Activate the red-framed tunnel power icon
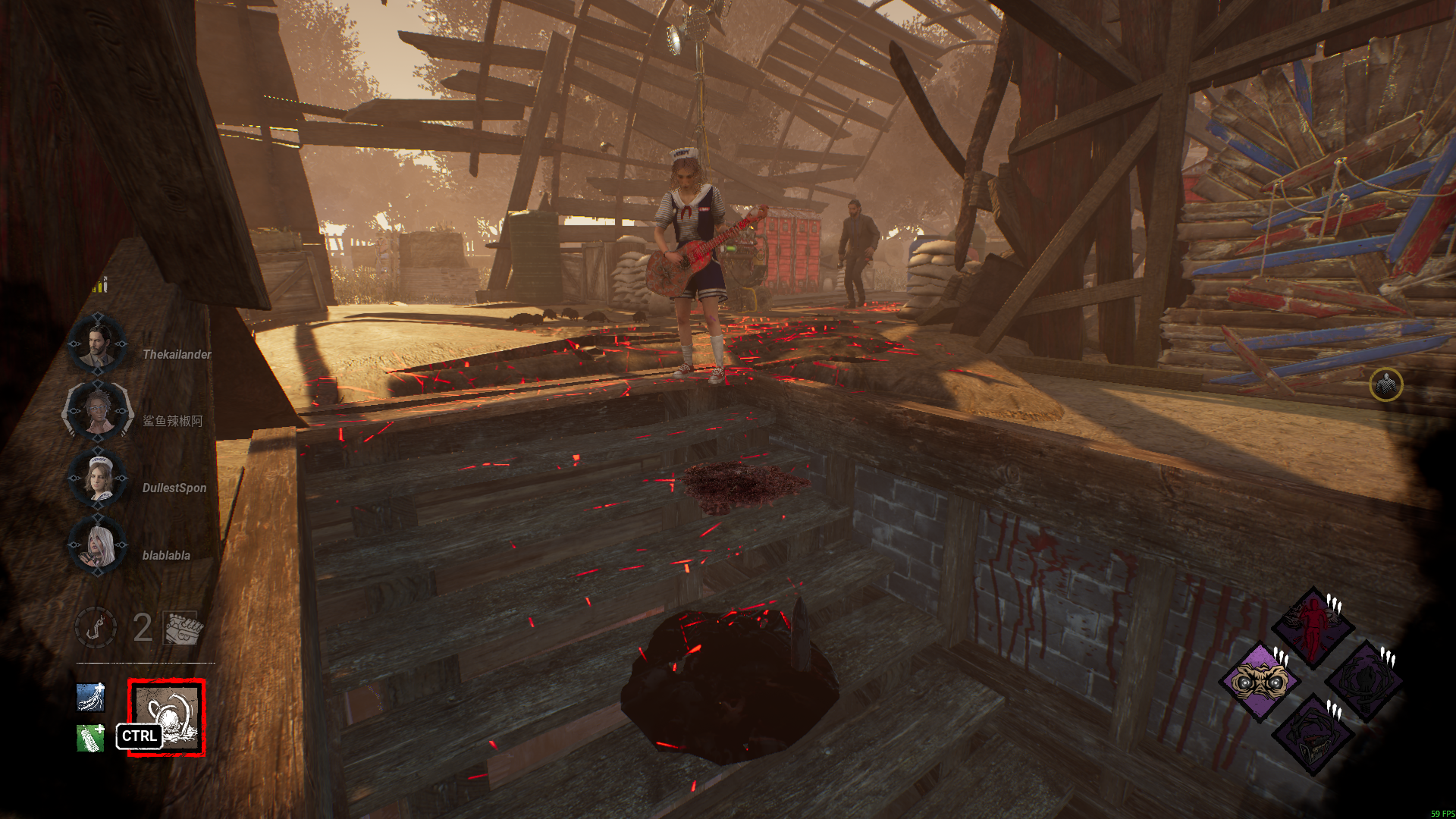 tap(167, 717)
